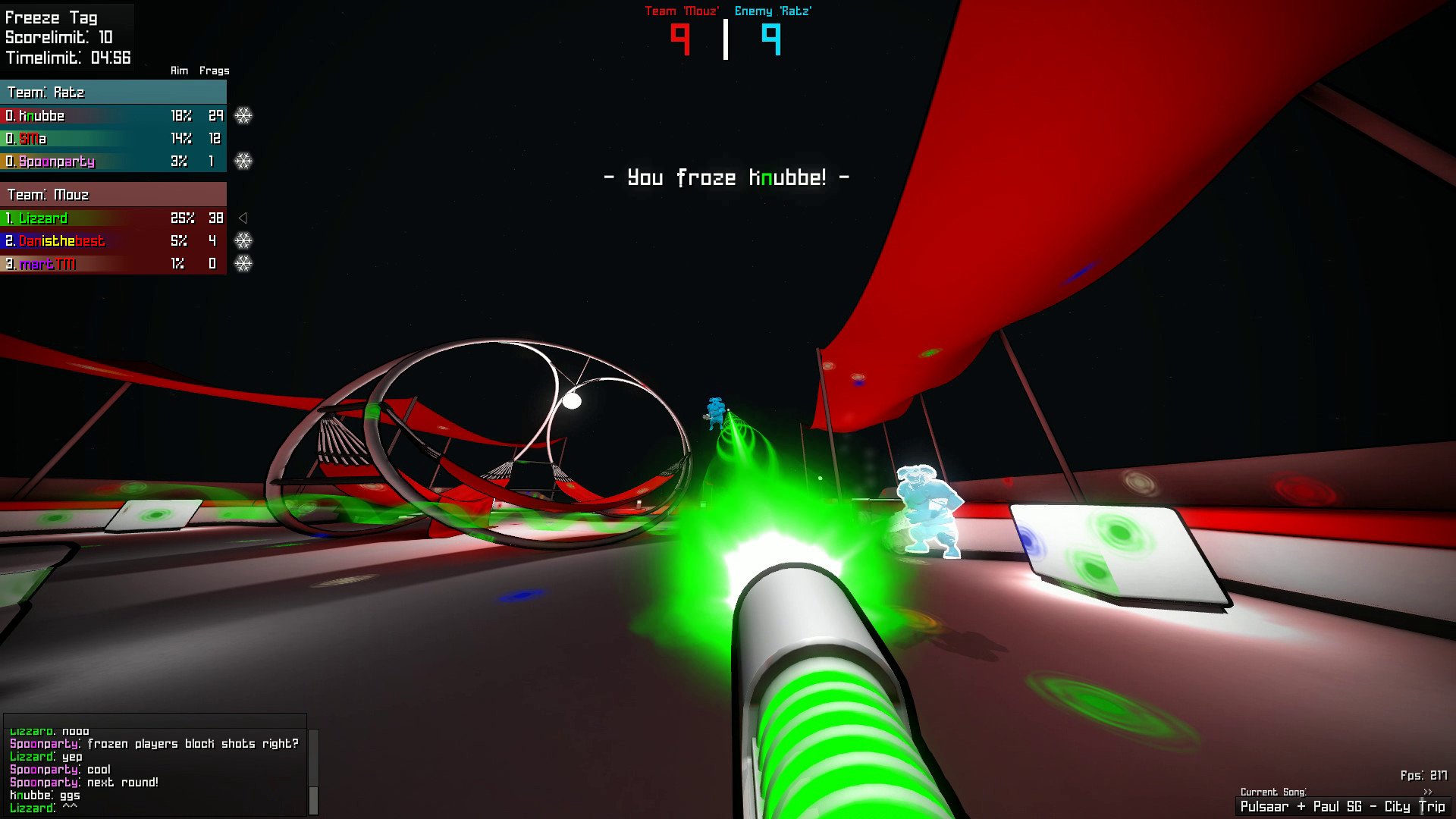Screen dimensions: 1456x819
Task: Select the snowflake icon next to Spoonparty
Action: (x=244, y=162)
